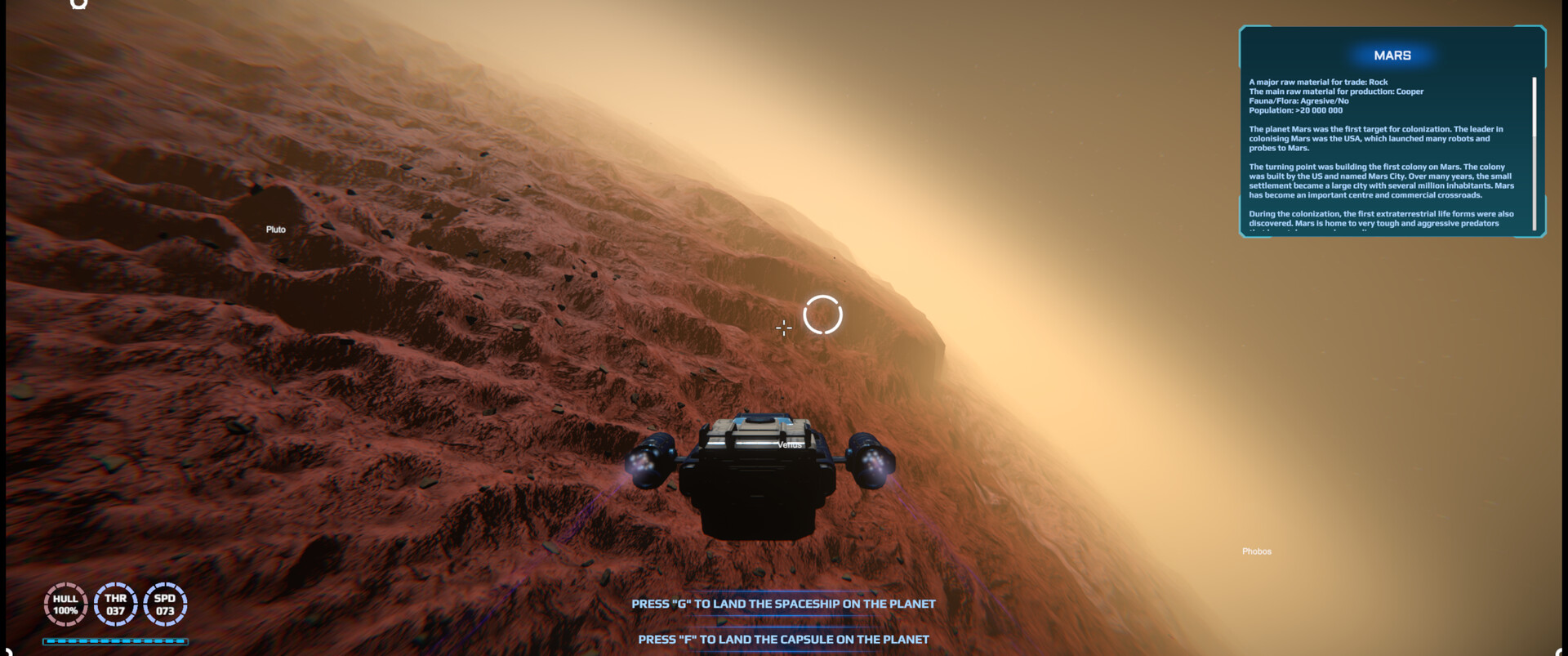This screenshot has height=656, width=1568.
Task: Click the Venus label on the spaceship
Action: point(789,446)
